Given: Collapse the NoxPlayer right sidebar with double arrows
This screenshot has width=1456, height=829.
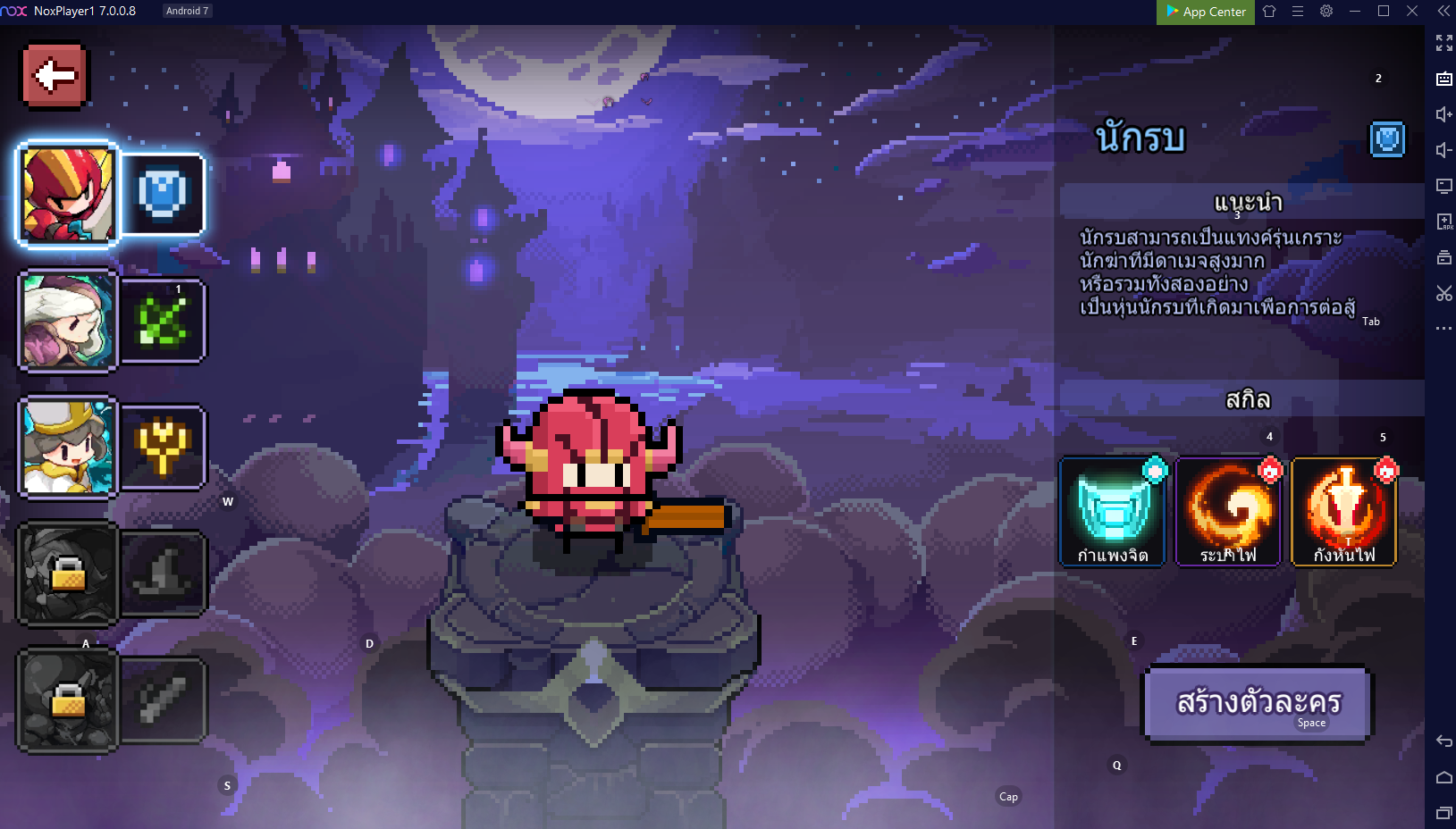Looking at the screenshot, I should 1443,11.
